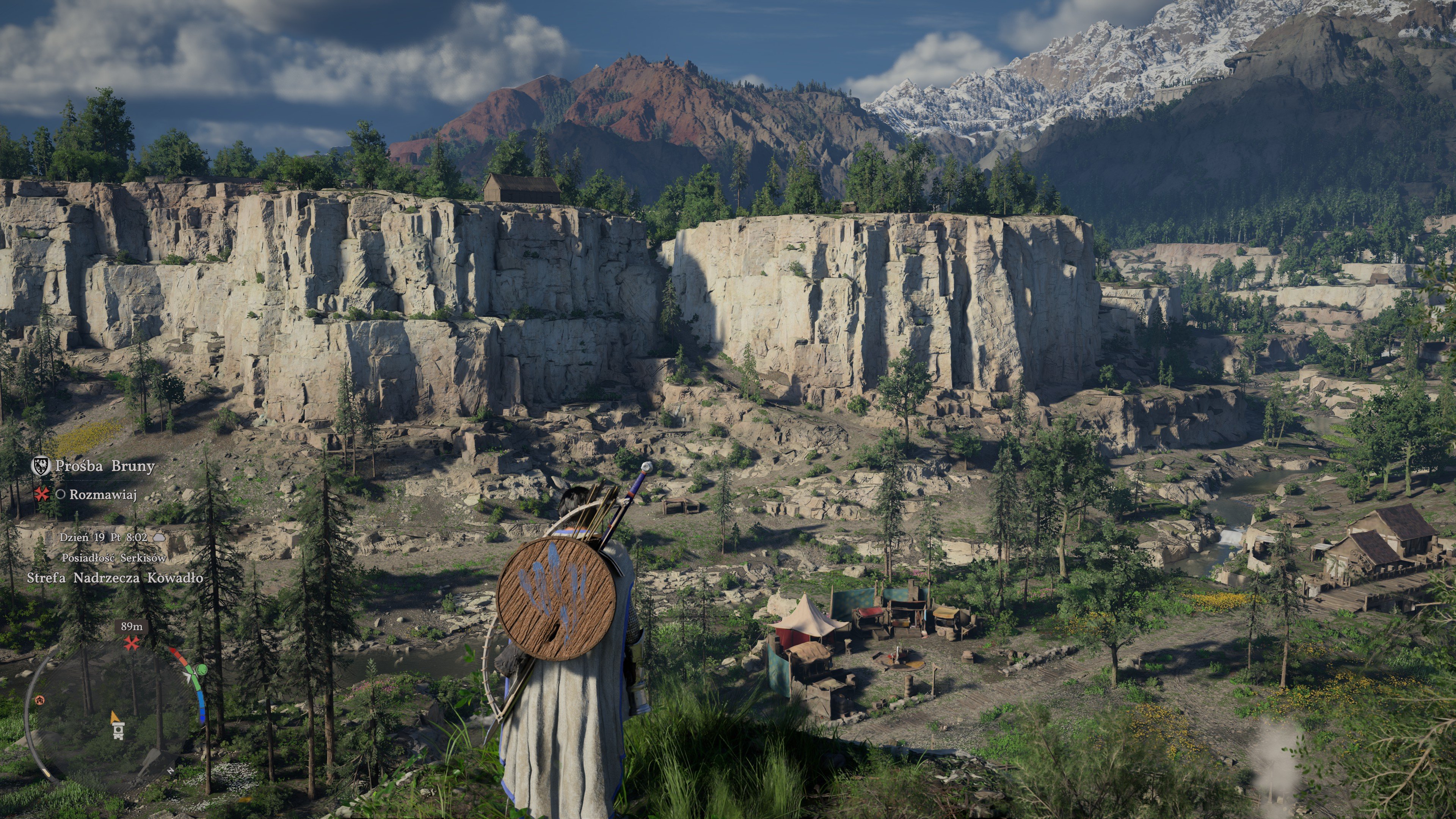1456x819 pixels.
Task: Click the quest shield emblem icon
Action: click(x=41, y=466)
